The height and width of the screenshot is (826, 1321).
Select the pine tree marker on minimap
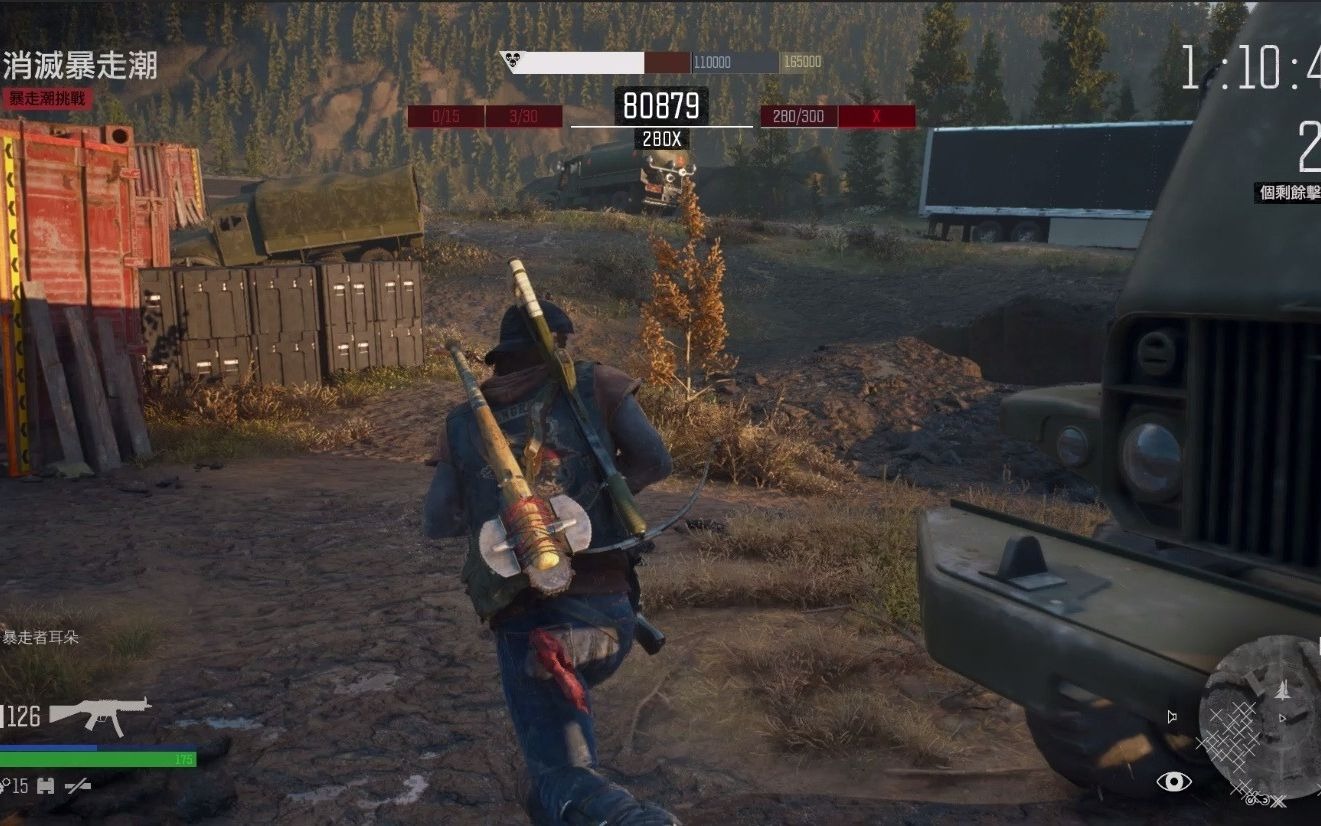click(x=1283, y=690)
